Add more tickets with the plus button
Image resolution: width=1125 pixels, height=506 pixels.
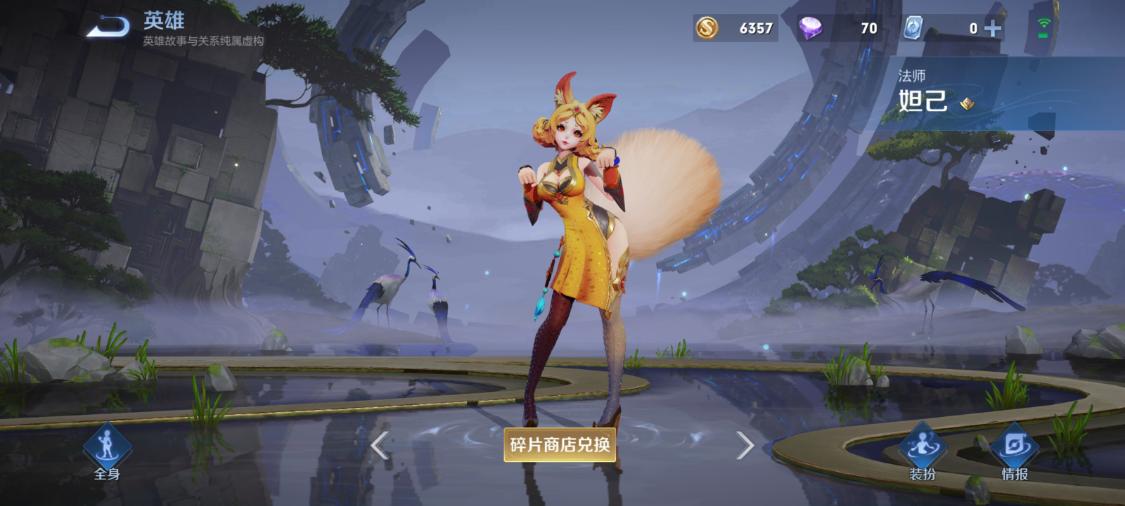[x=993, y=28]
